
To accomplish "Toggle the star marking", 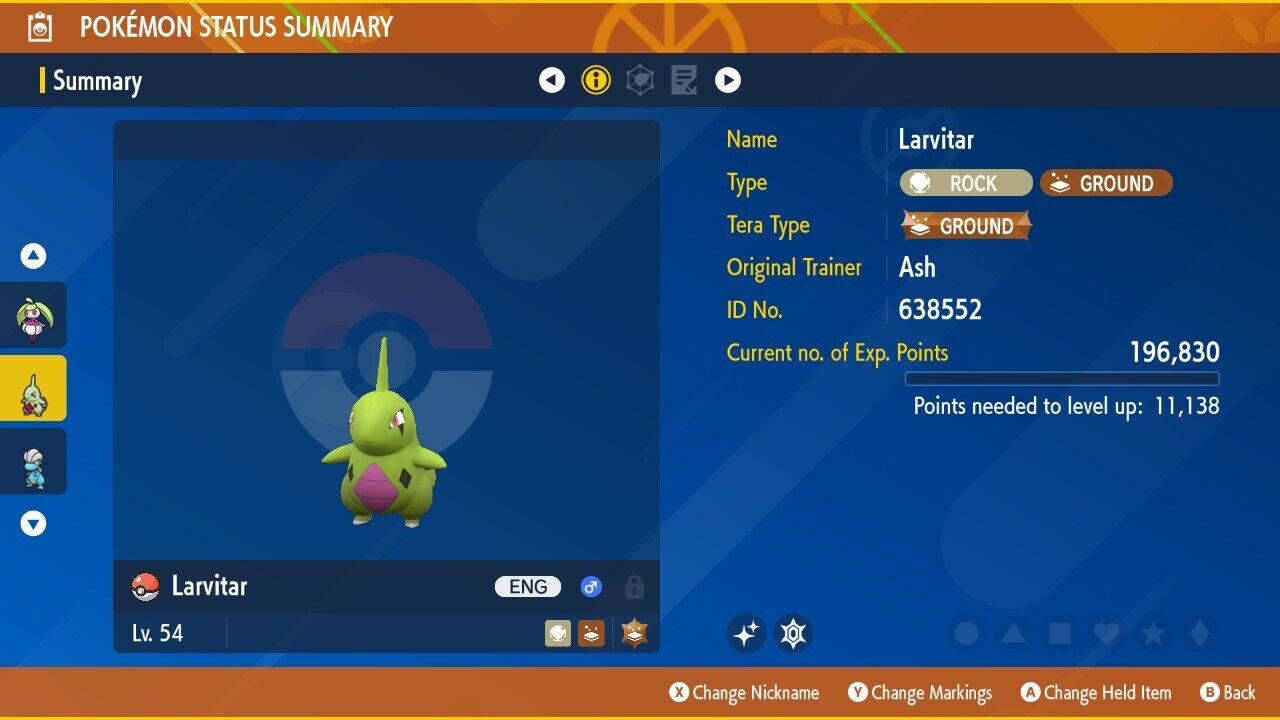I will click(x=1153, y=633).
